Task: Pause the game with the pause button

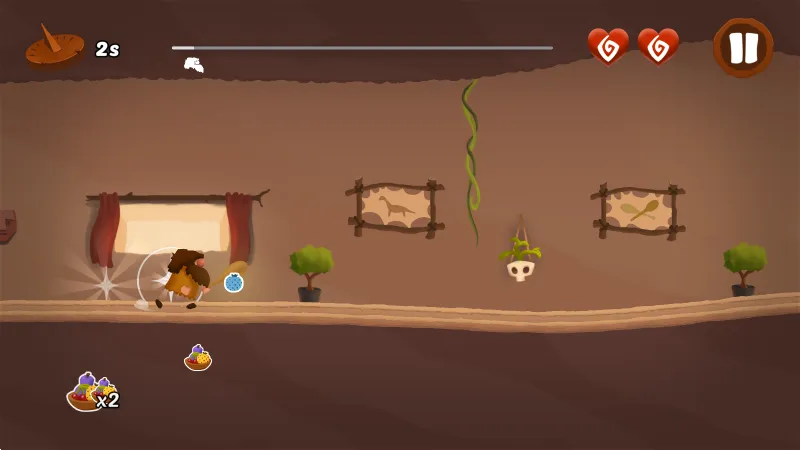Action: click(743, 47)
